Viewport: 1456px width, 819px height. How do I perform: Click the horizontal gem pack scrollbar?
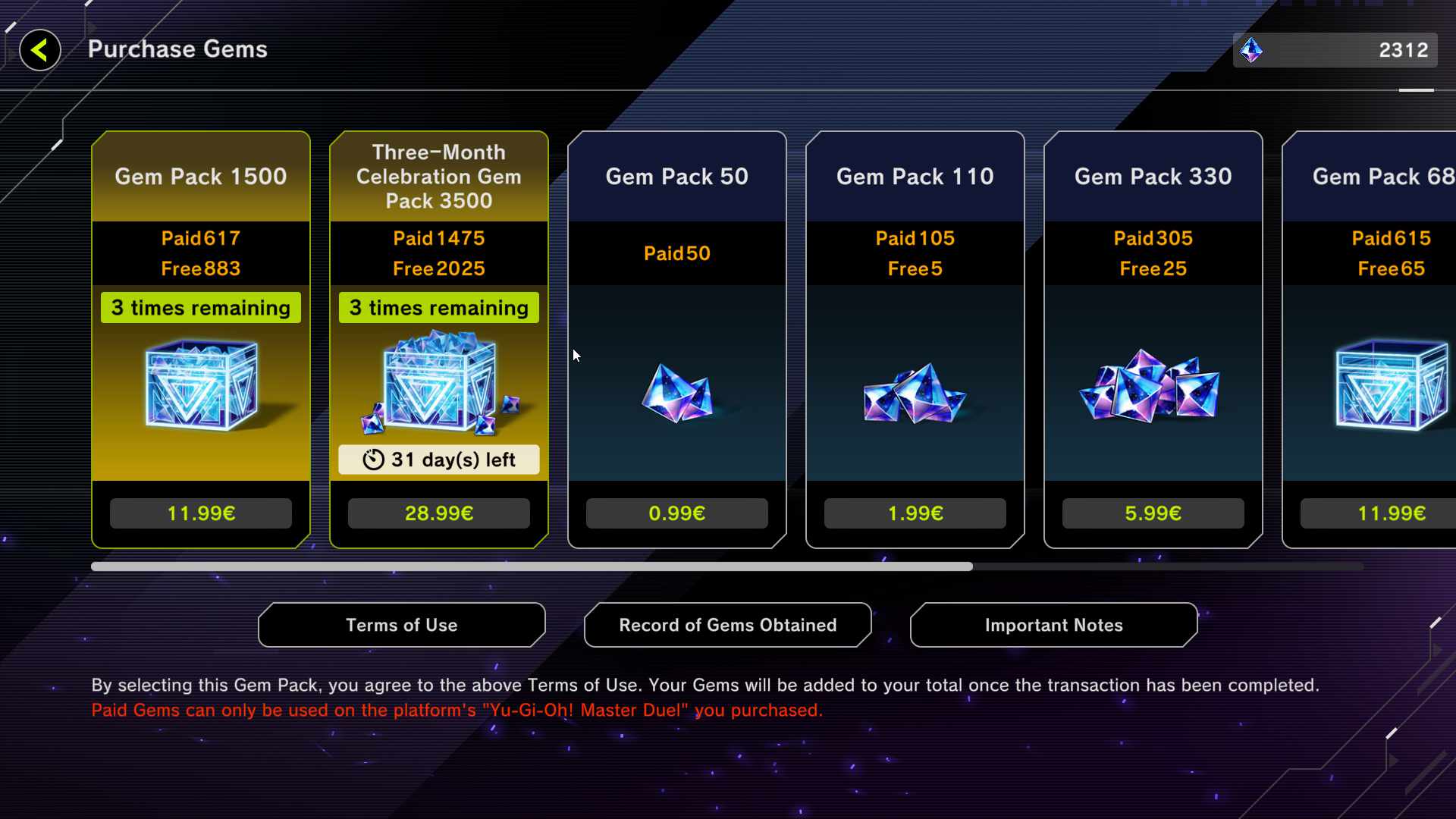[x=531, y=566]
